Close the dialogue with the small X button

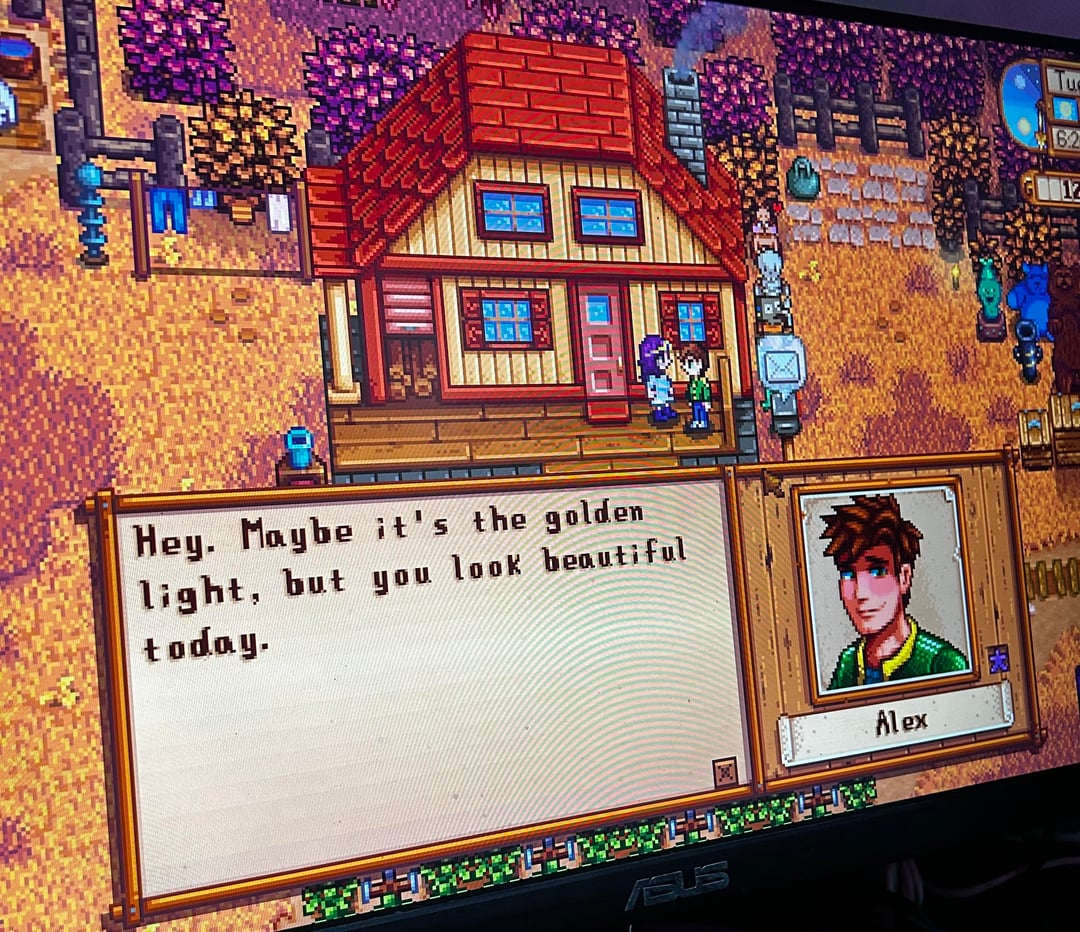pyautogui.click(x=725, y=771)
